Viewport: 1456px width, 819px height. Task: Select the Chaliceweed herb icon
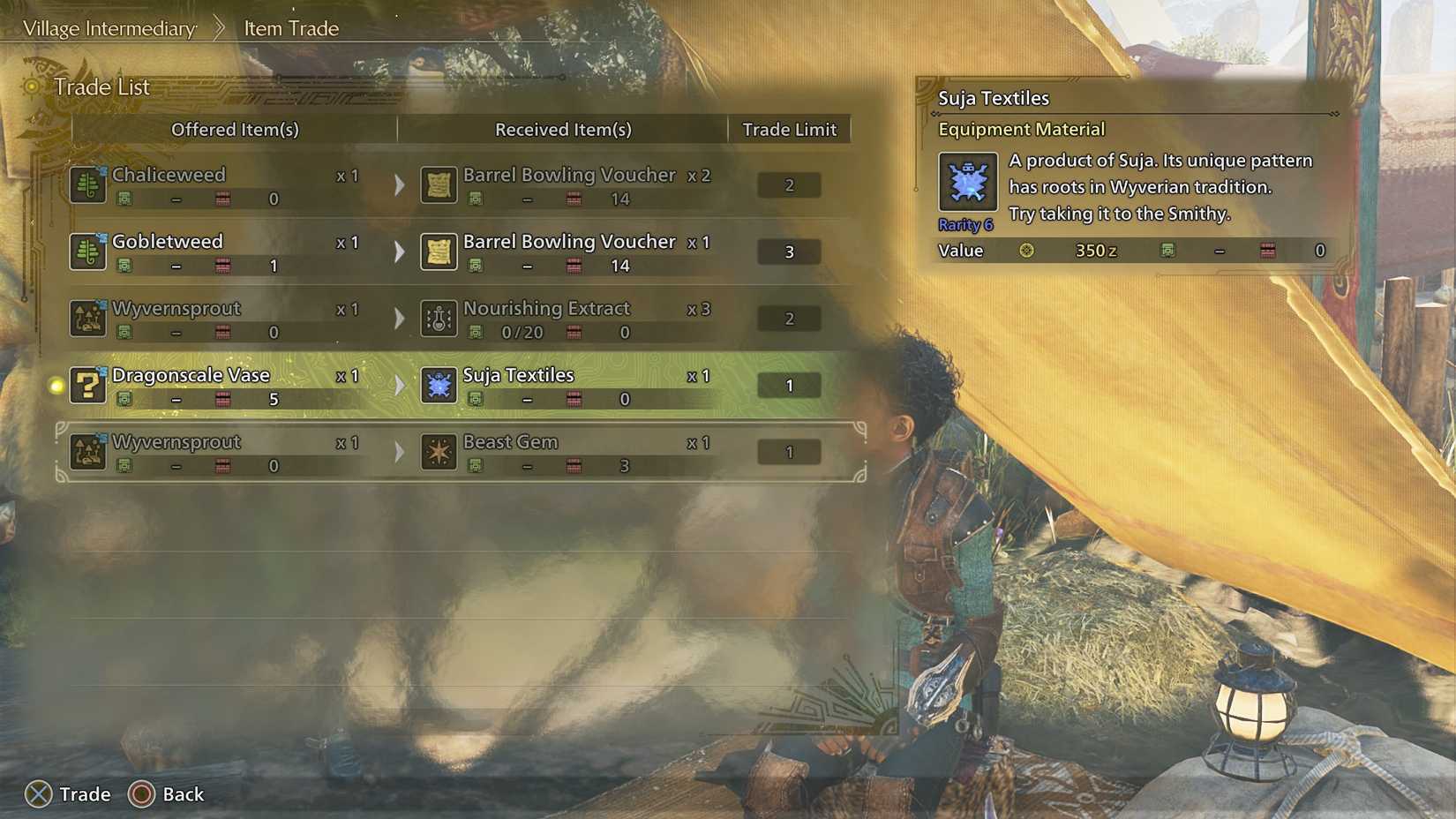pyautogui.click(x=87, y=184)
